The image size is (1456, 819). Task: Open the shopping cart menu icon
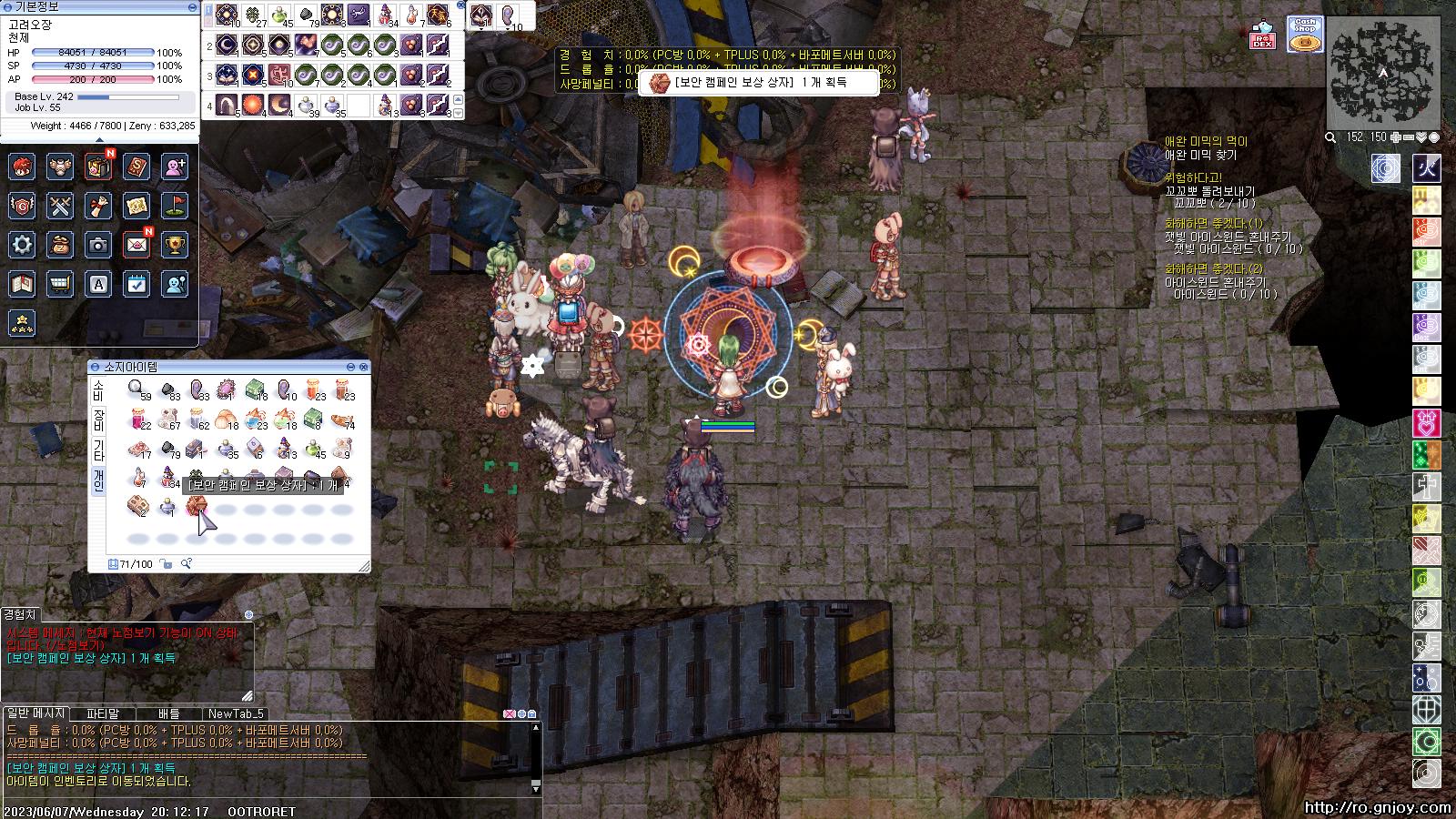(x=60, y=284)
